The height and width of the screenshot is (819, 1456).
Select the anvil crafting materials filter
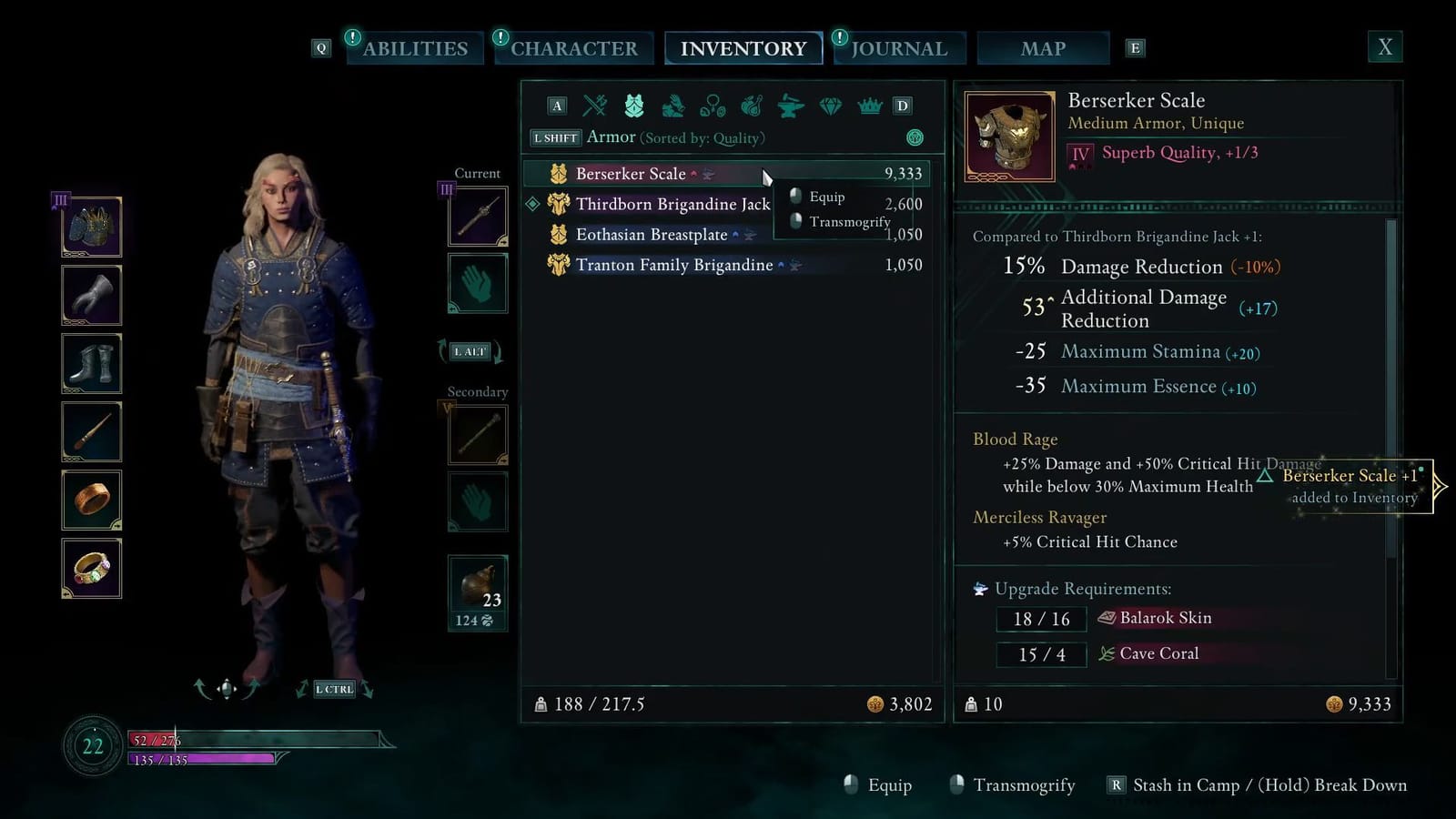pos(790,106)
